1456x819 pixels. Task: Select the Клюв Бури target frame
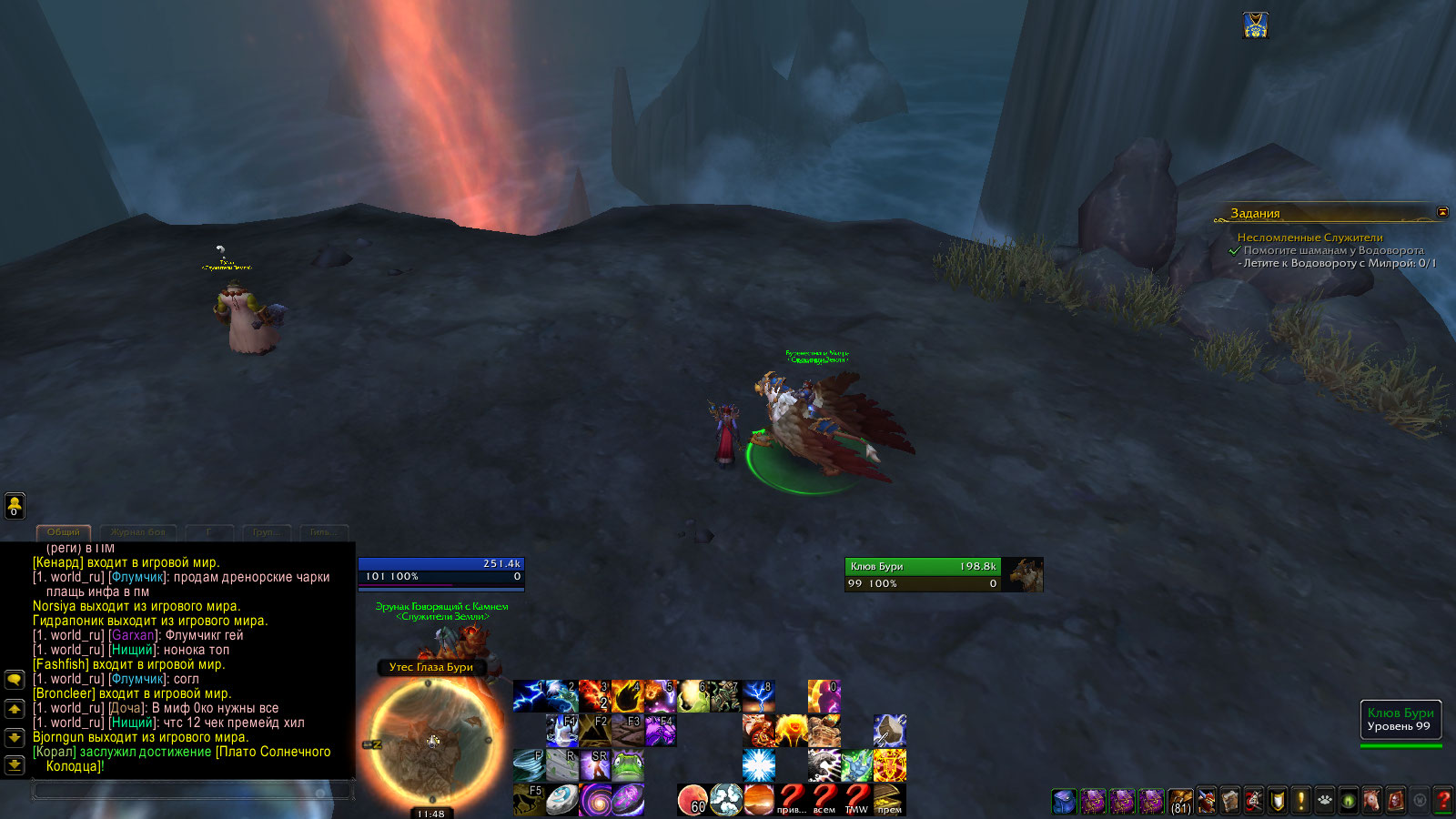[x=924, y=574]
